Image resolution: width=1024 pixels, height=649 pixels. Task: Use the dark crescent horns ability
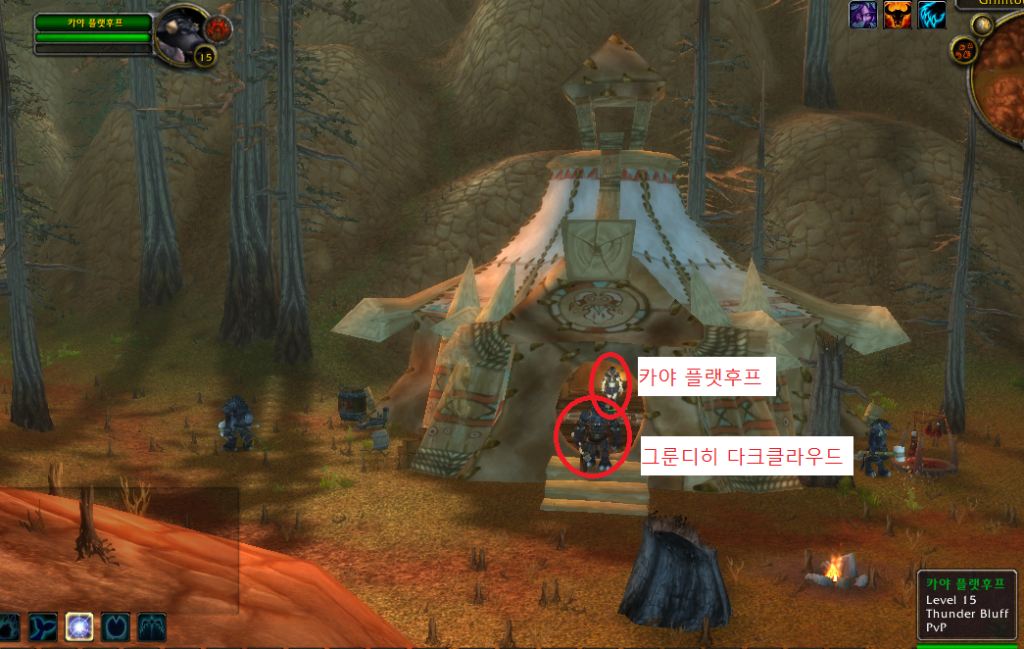[x=116, y=627]
